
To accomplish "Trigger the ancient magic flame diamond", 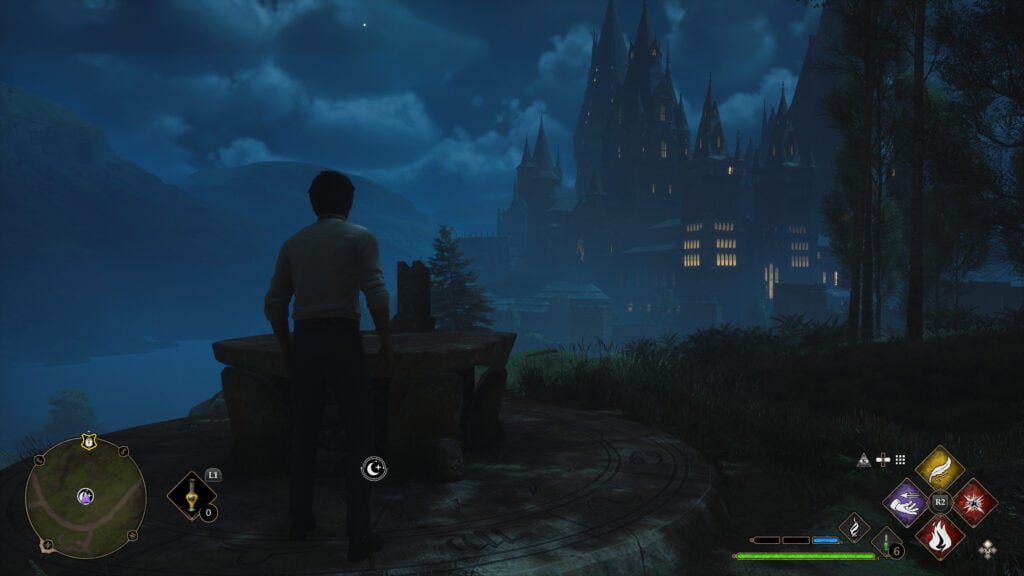I will pyautogui.click(x=854, y=527).
